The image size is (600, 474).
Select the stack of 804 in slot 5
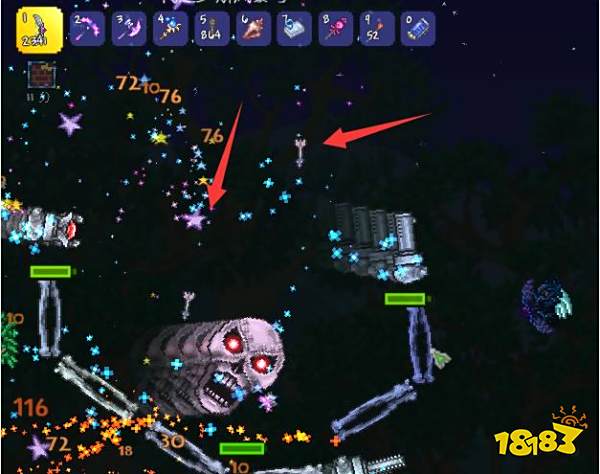(x=212, y=29)
